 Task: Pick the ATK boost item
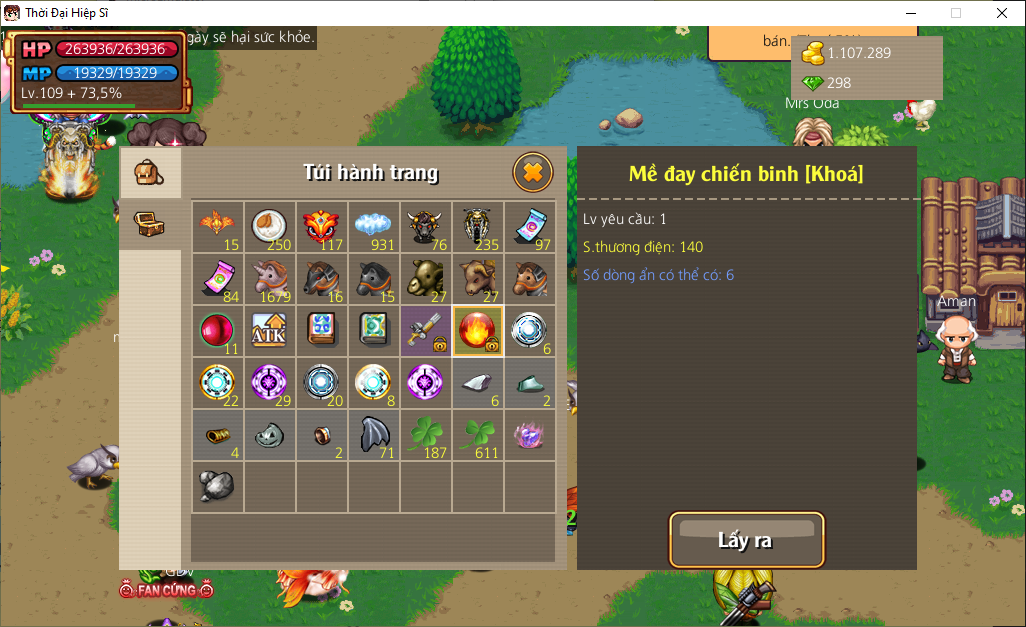click(x=270, y=331)
